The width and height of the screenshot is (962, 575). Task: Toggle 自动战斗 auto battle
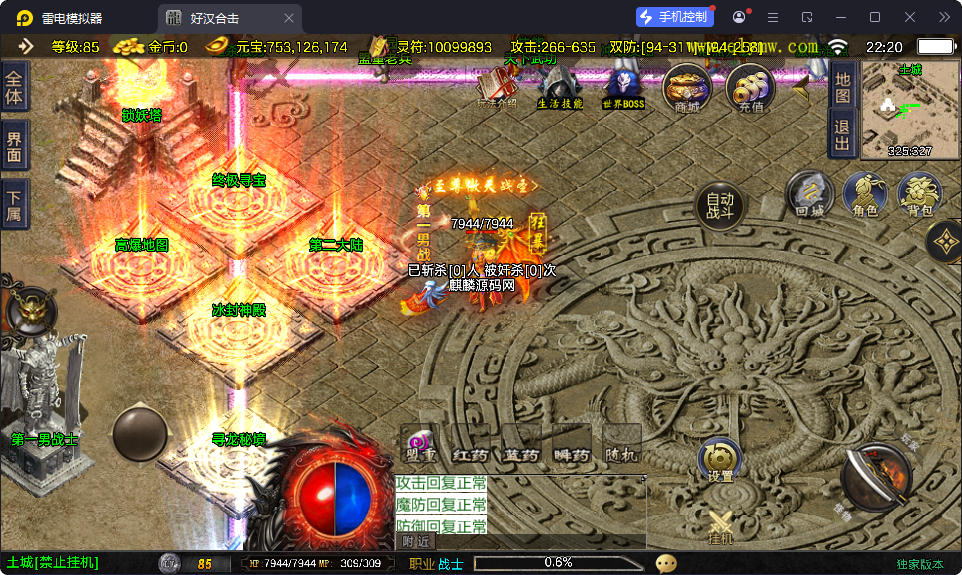(x=719, y=205)
